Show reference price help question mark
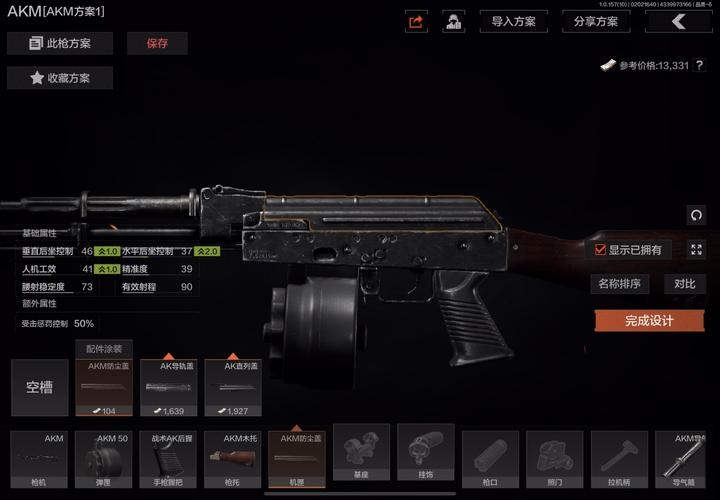Viewport: 720px width, 500px height. click(700, 66)
